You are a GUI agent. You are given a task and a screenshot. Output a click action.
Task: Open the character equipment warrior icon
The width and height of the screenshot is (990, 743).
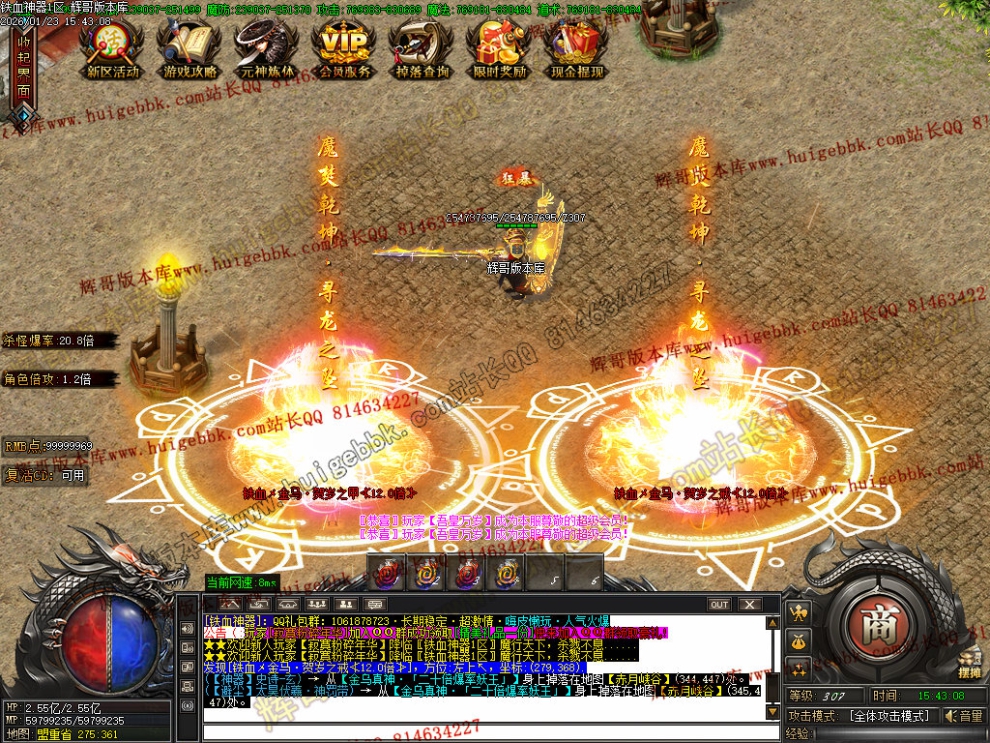point(799,612)
